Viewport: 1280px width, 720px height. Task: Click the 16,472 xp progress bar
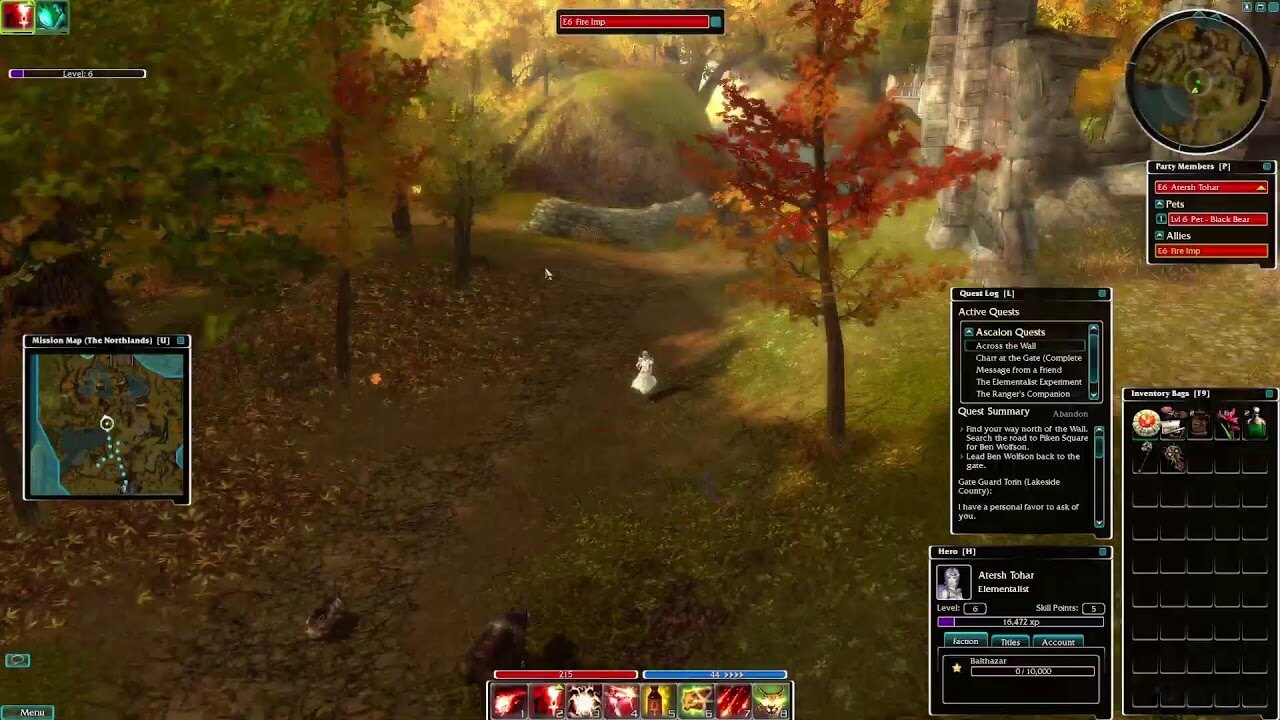click(x=1020, y=623)
